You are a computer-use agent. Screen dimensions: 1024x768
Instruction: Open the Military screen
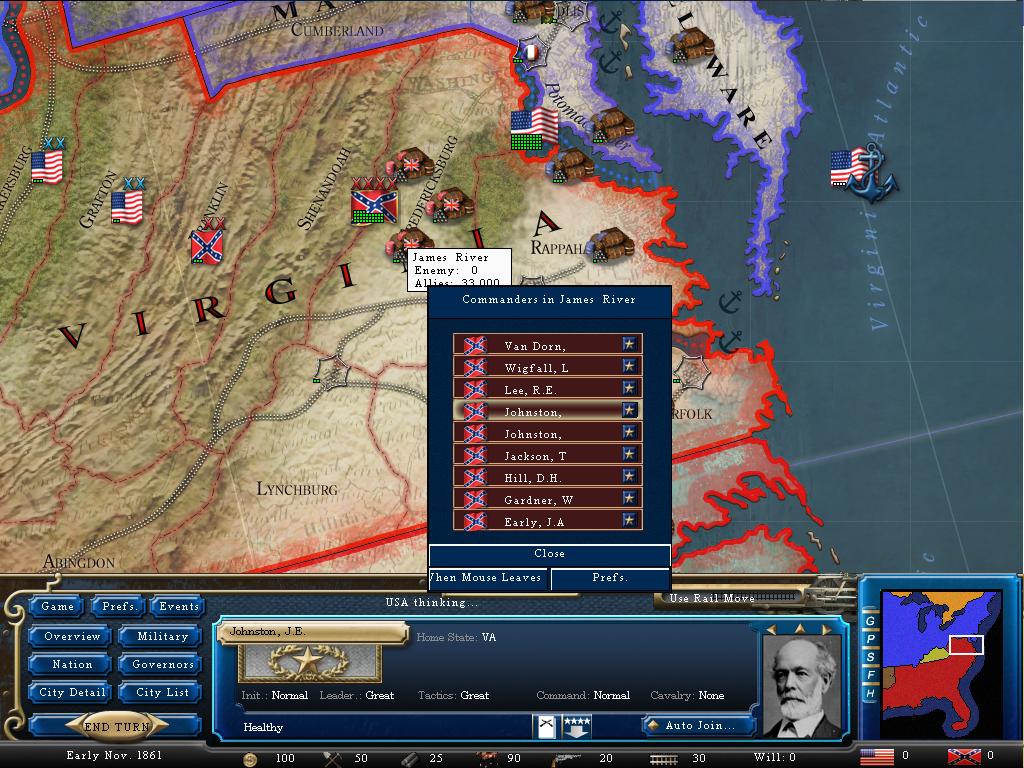(x=162, y=637)
